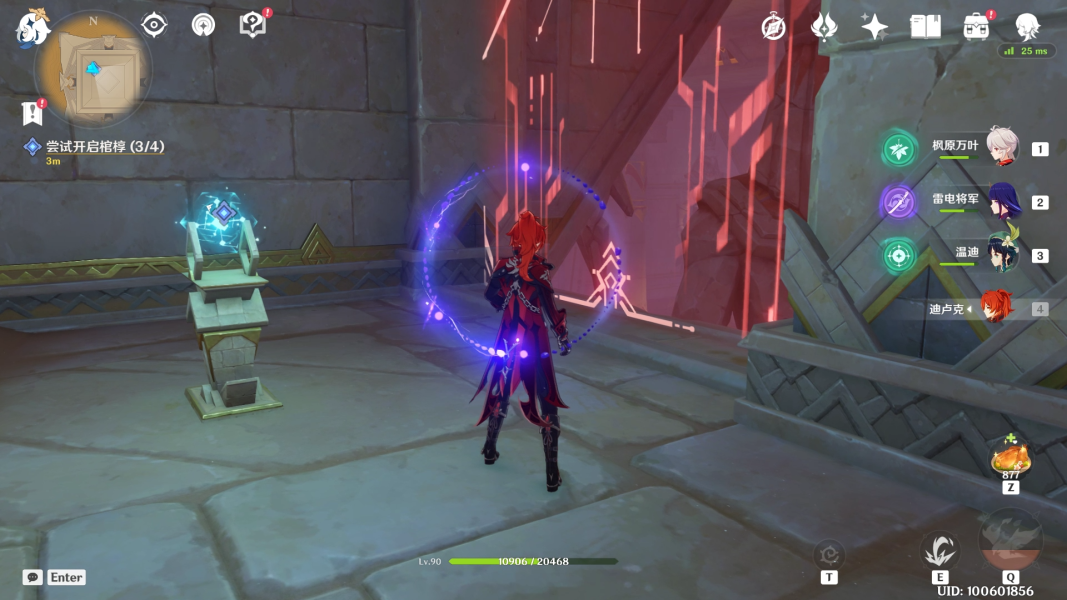
Task: Switch to party member 温迪
Action: tap(1002, 254)
